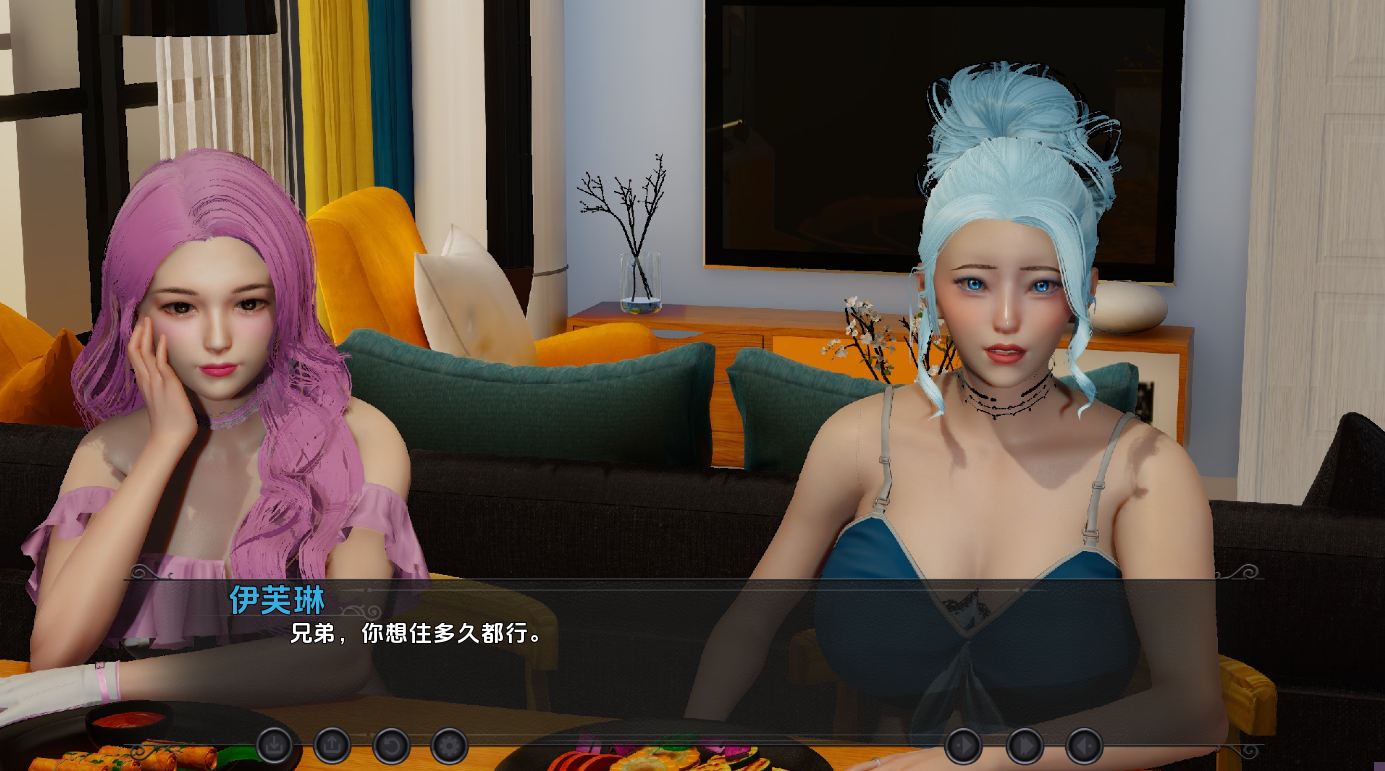Click the single-arrow-right auto-play button
1385x771 pixels.
tap(964, 745)
